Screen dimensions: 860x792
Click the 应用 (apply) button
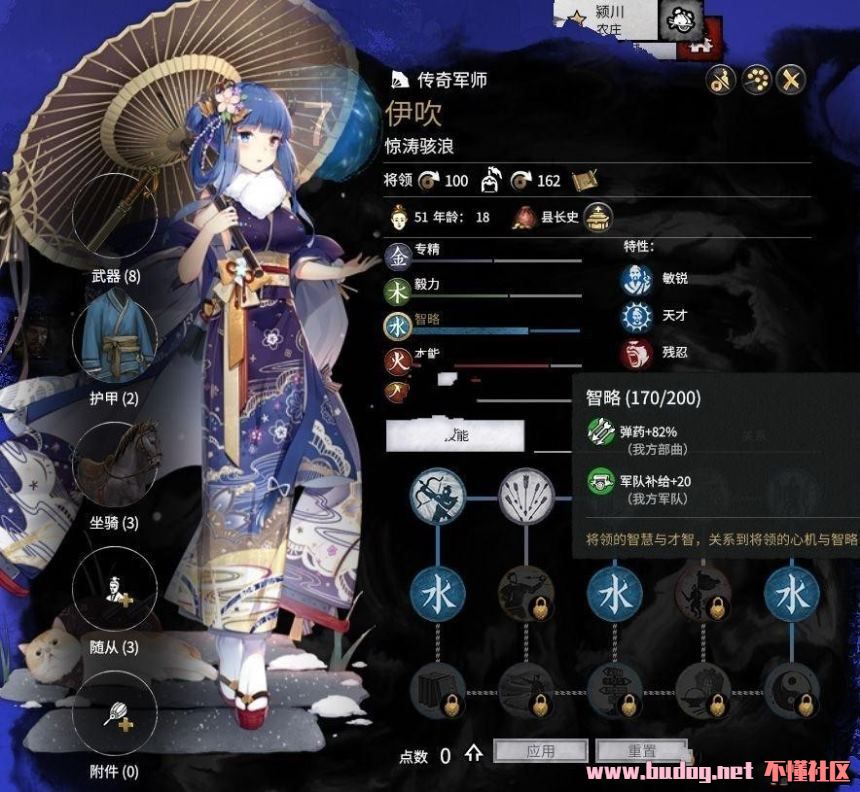tap(540, 751)
